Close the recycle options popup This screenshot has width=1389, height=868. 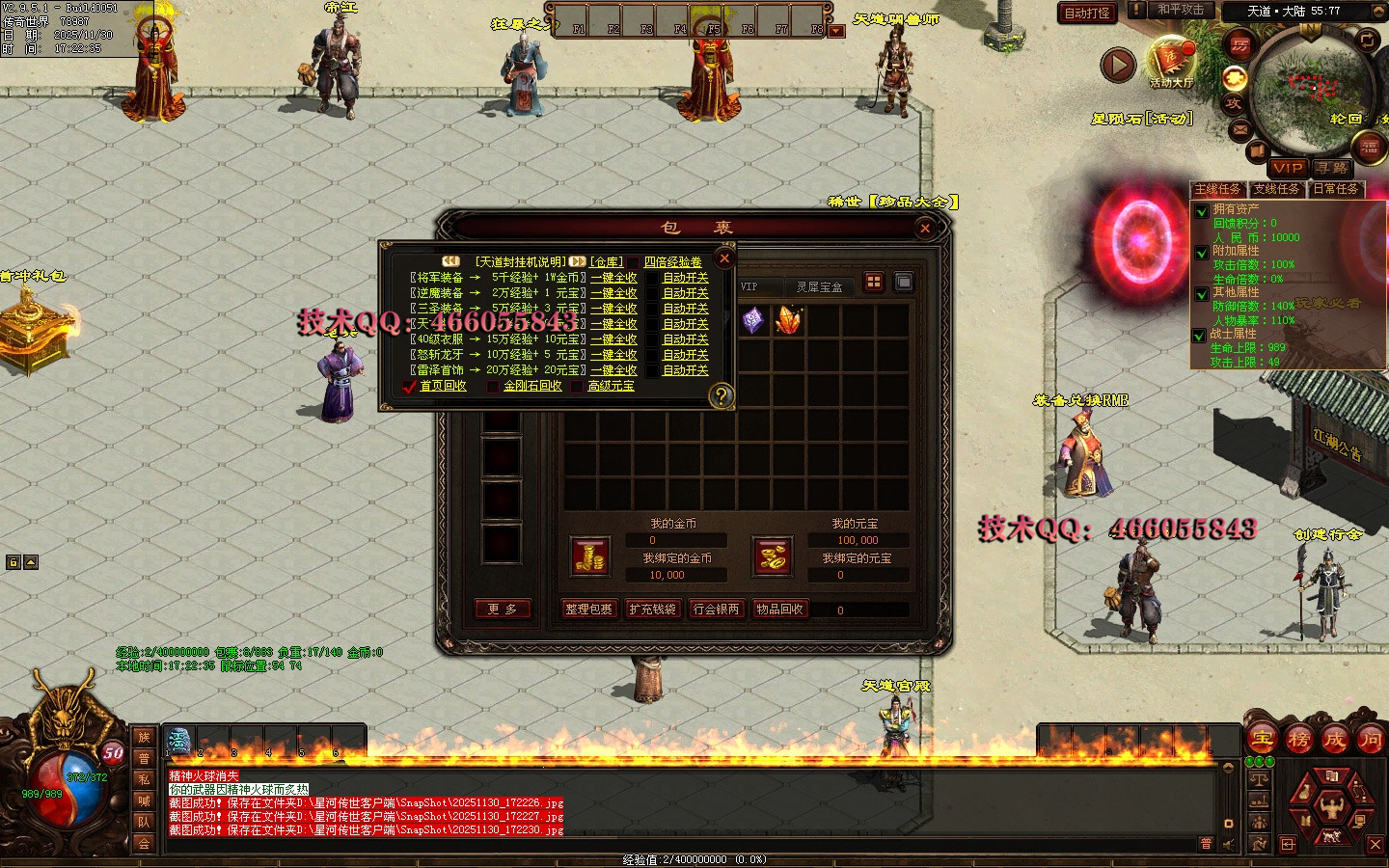click(x=724, y=258)
